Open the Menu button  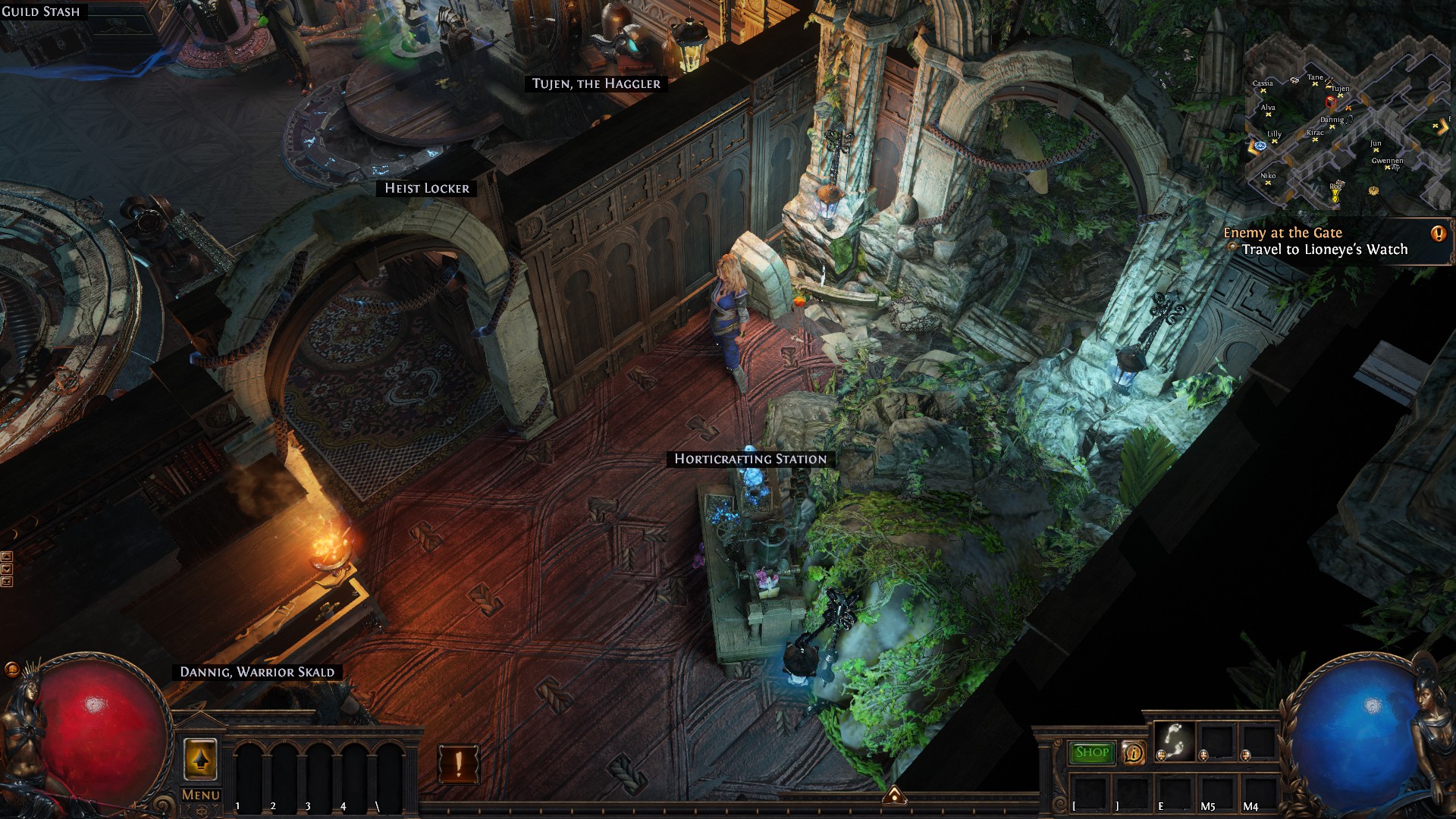pos(201,795)
